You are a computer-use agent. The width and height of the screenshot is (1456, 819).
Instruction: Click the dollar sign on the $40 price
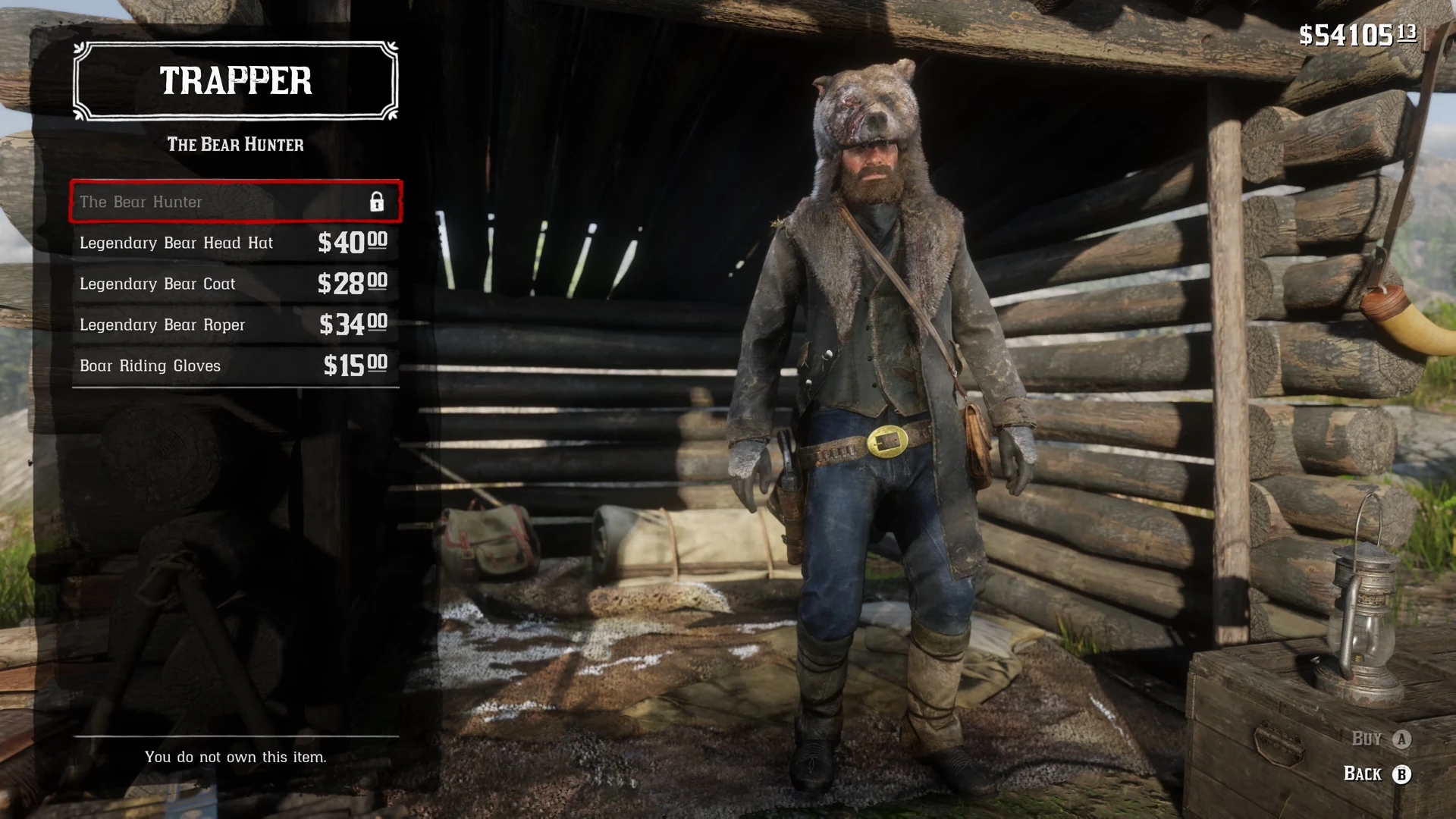tap(325, 243)
